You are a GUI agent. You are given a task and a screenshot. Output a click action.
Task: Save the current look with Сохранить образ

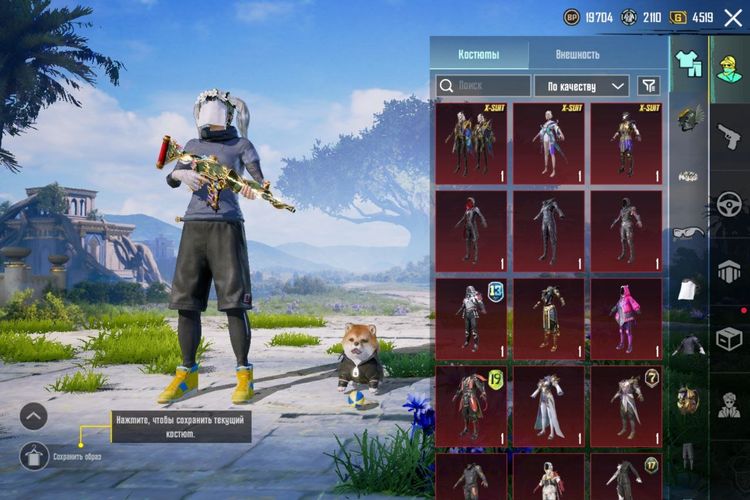pyautogui.click(x=35, y=456)
